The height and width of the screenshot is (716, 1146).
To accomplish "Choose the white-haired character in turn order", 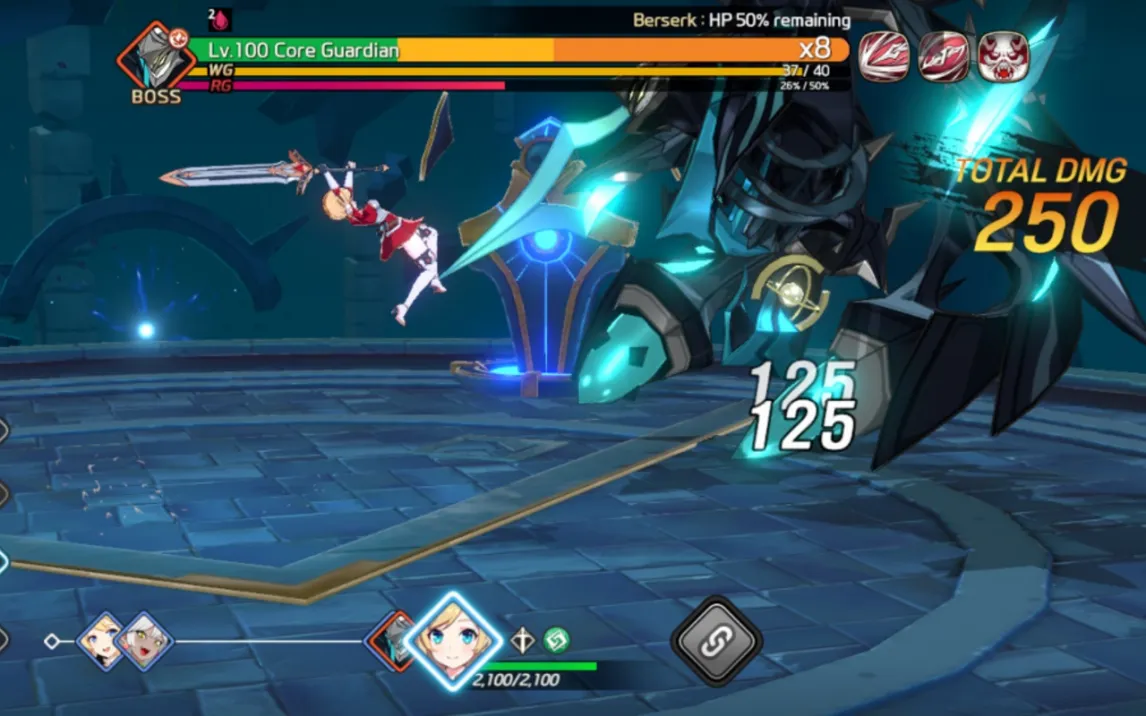I will [145, 640].
